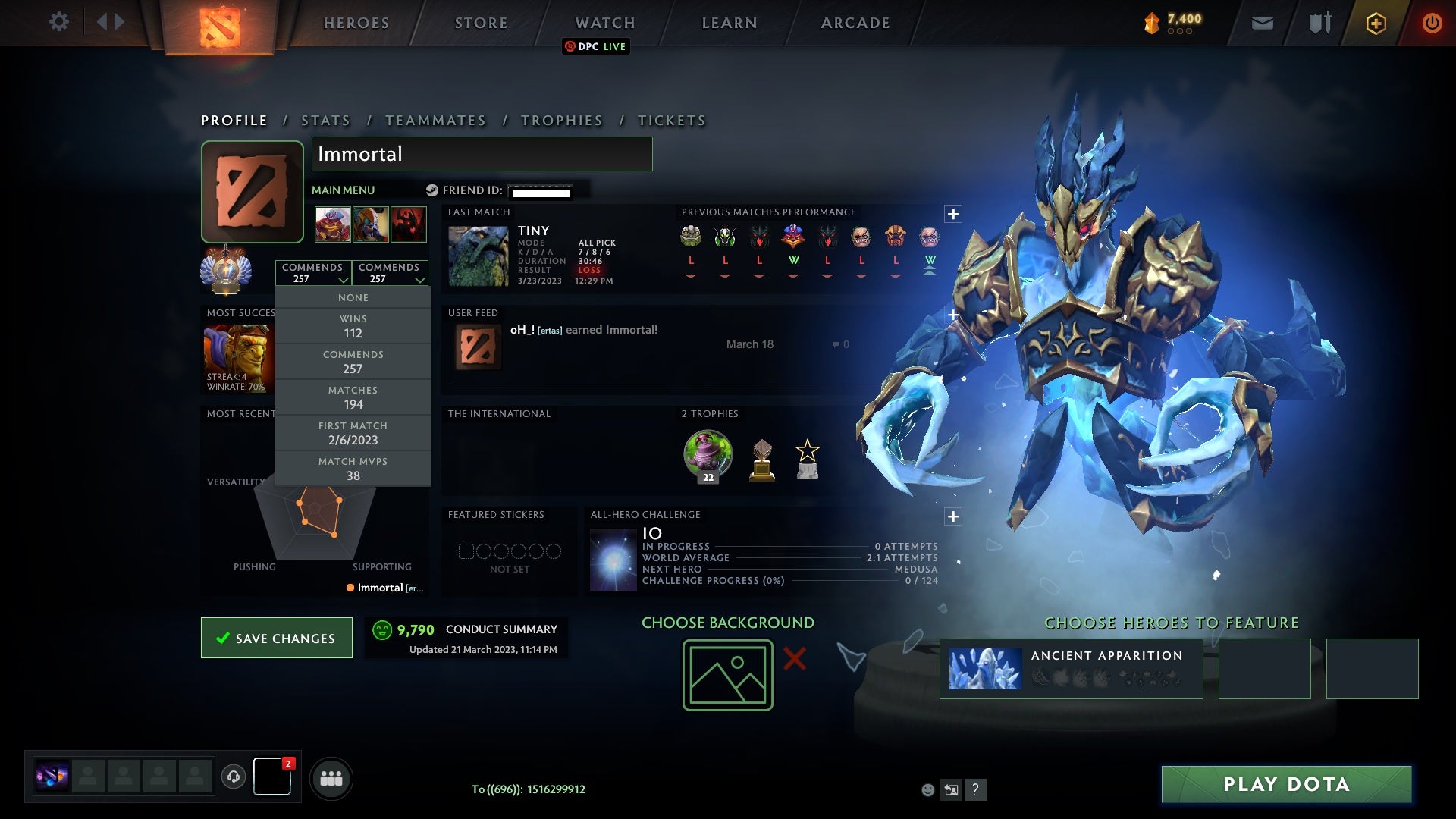Open the TROPHIES tab
The height and width of the screenshot is (819, 1456).
click(561, 120)
